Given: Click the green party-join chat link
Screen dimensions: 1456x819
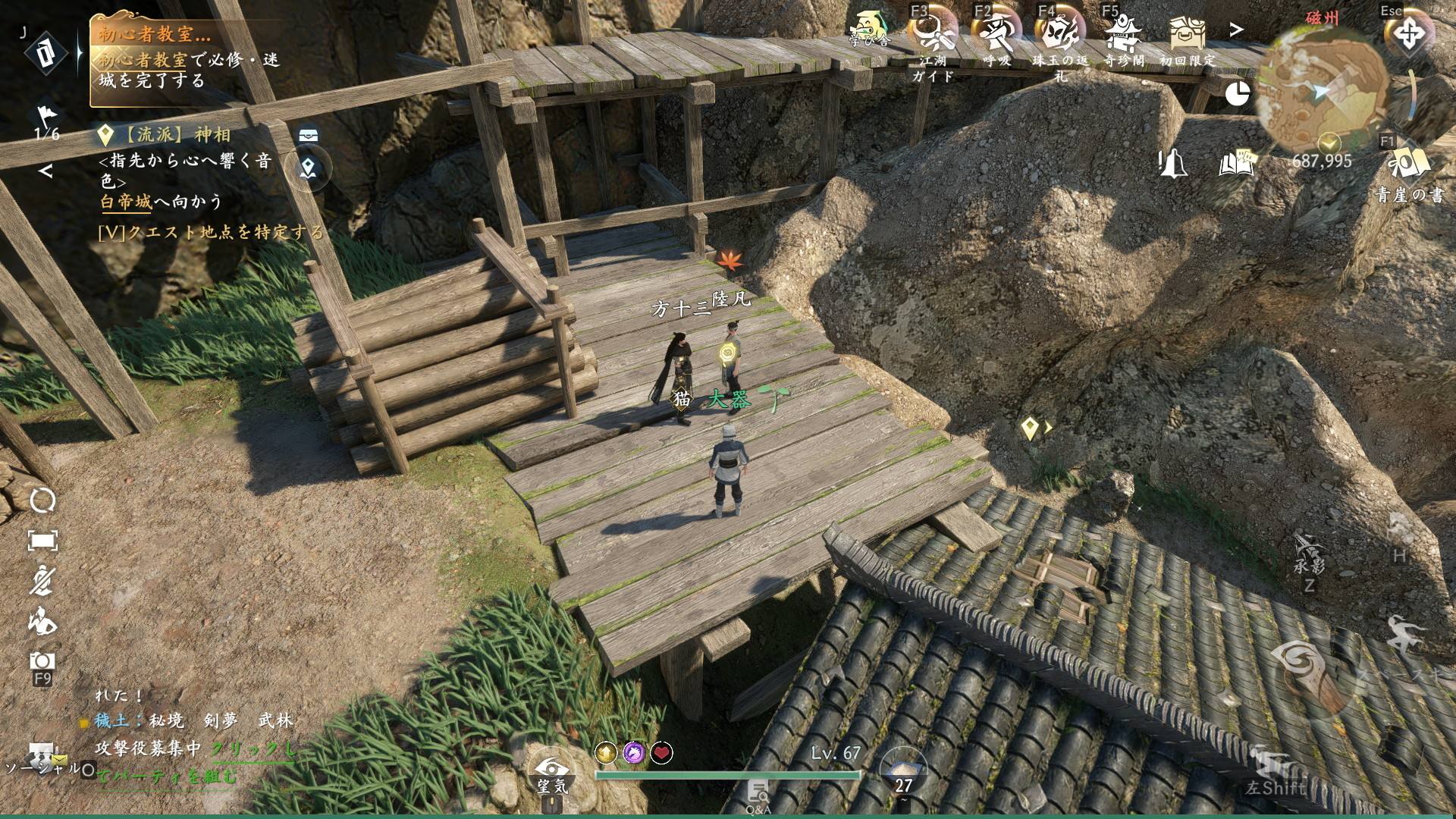Looking at the screenshot, I should tap(253, 749).
